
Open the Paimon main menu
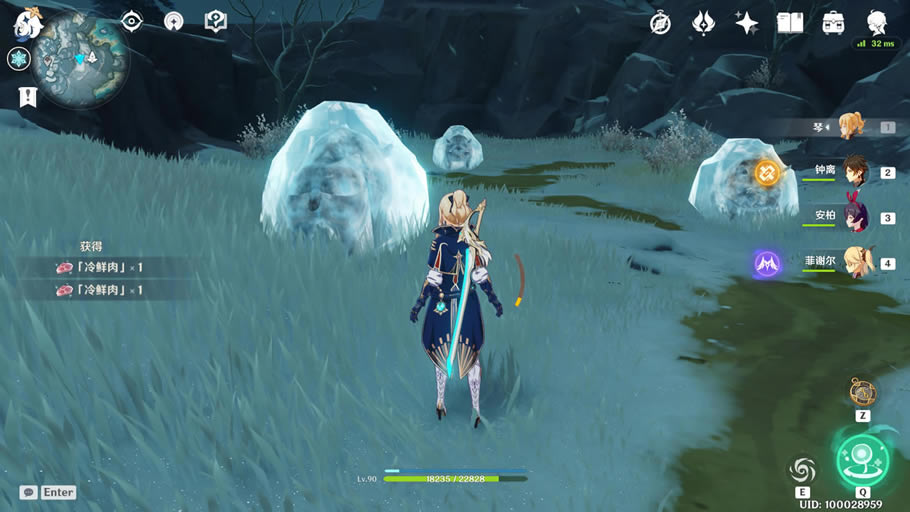25,21
